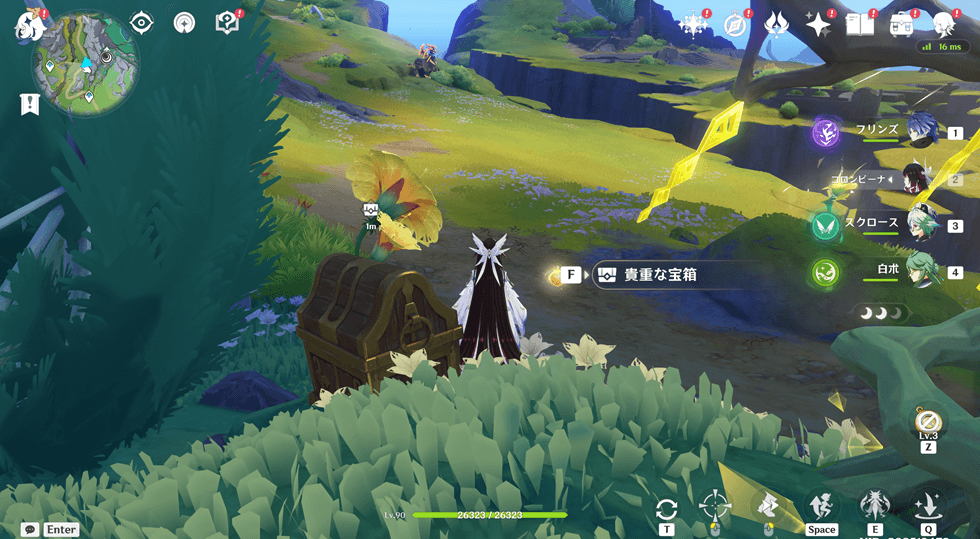
Task: Activate the elemental burst icon
Action: click(x=928, y=505)
